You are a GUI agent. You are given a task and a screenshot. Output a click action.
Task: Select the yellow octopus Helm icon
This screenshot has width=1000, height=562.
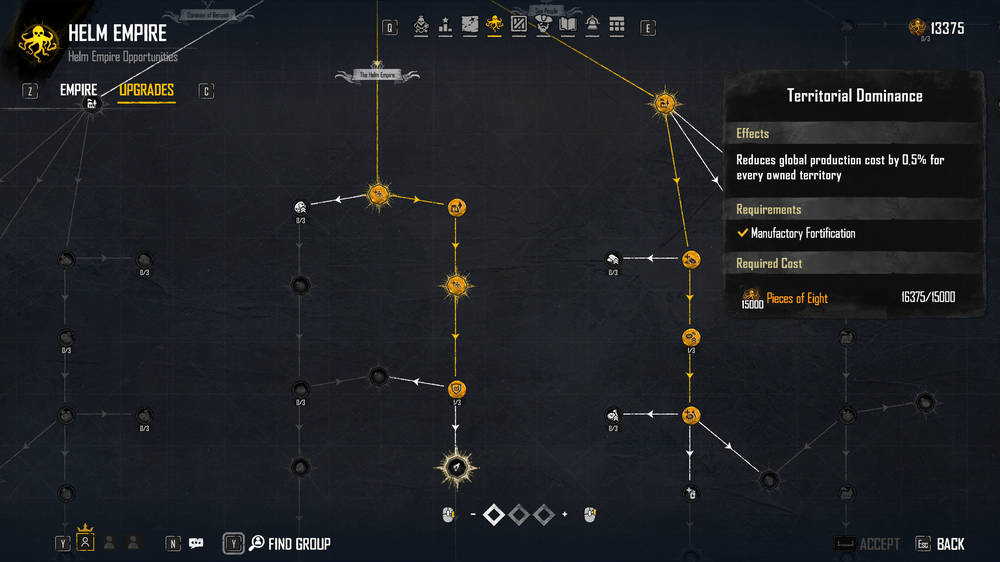coord(494,25)
